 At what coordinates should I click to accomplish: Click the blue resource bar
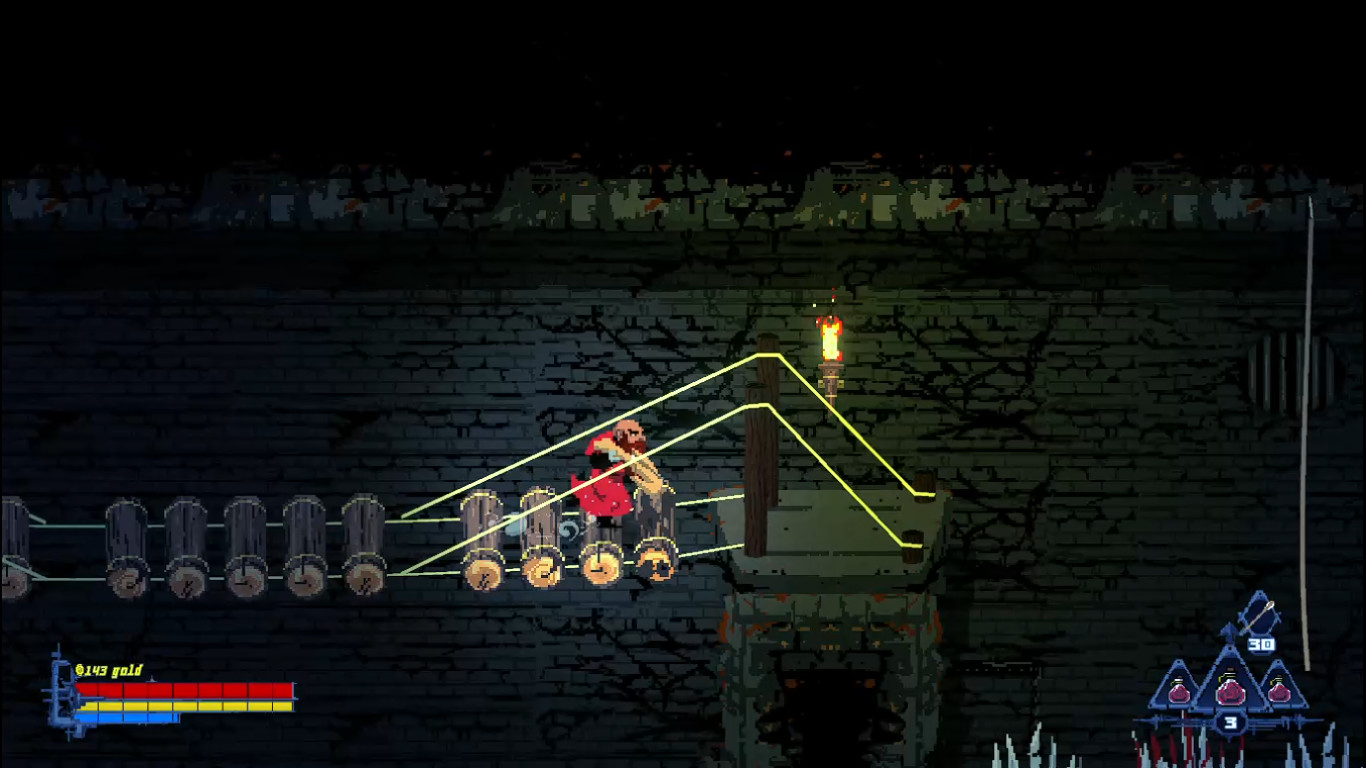pyautogui.click(x=126, y=717)
